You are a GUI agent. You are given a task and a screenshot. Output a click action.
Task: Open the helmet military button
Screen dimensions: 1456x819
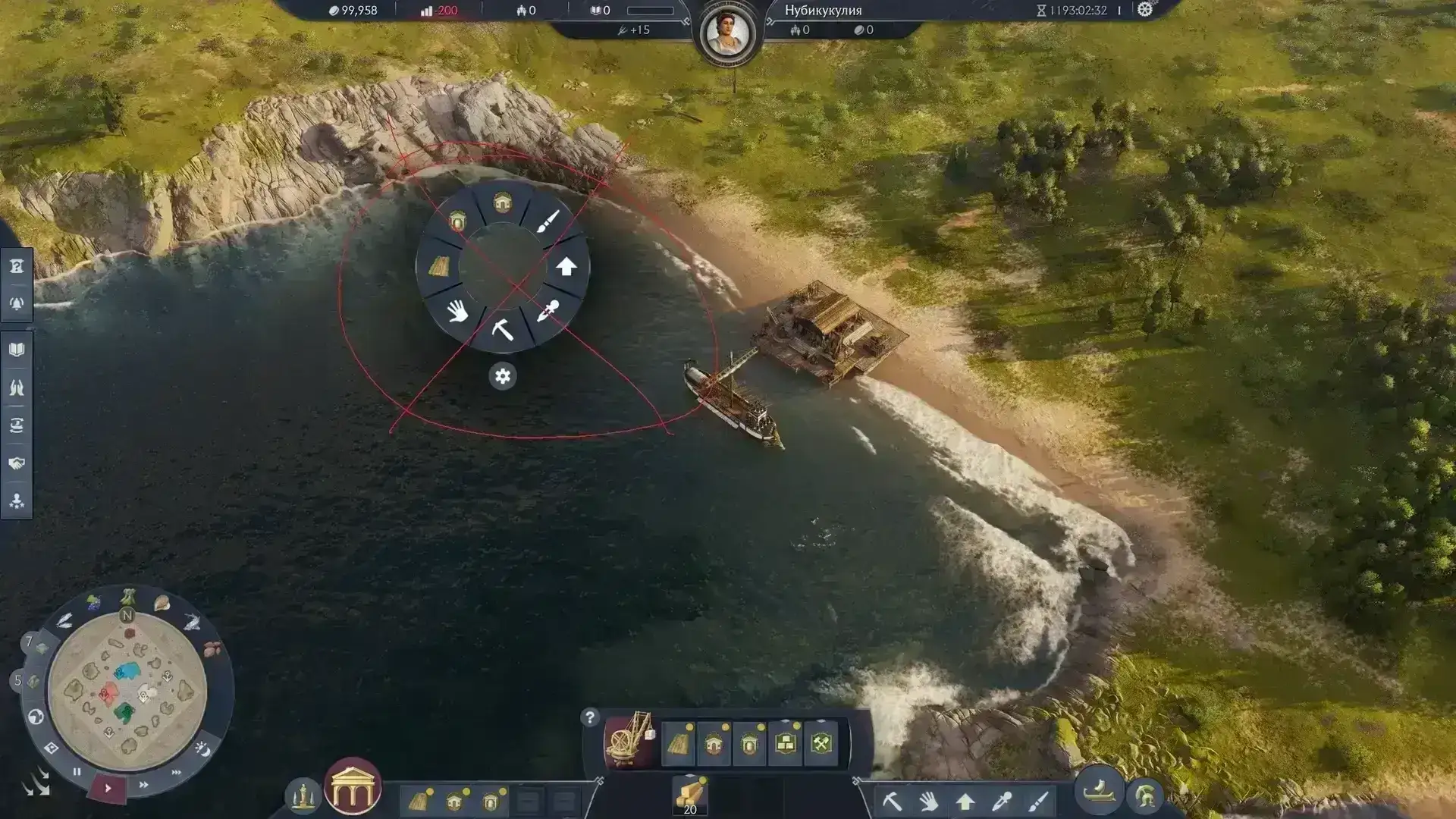1144,796
